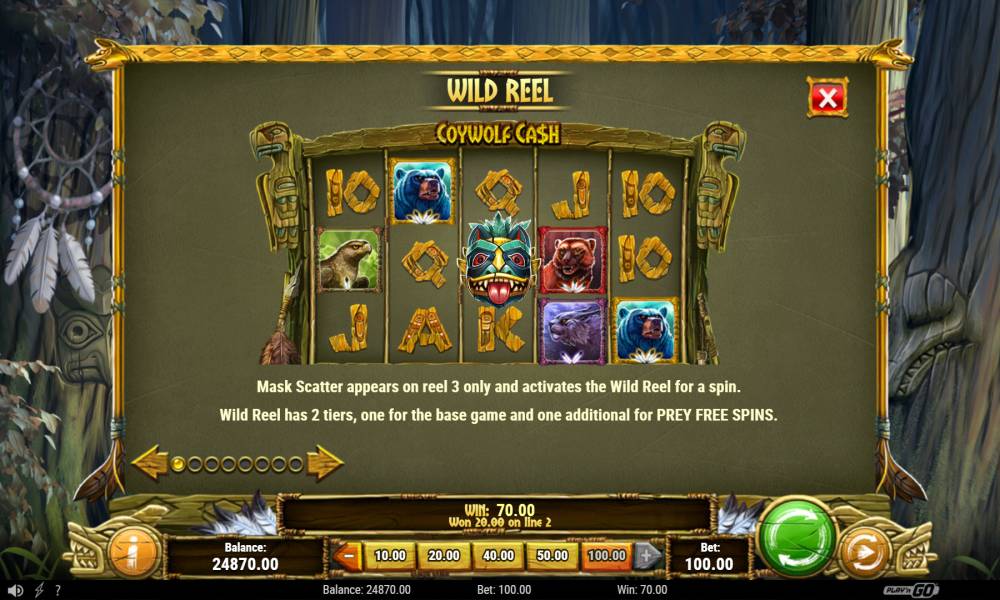Increase bet with the plus button

(648, 556)
